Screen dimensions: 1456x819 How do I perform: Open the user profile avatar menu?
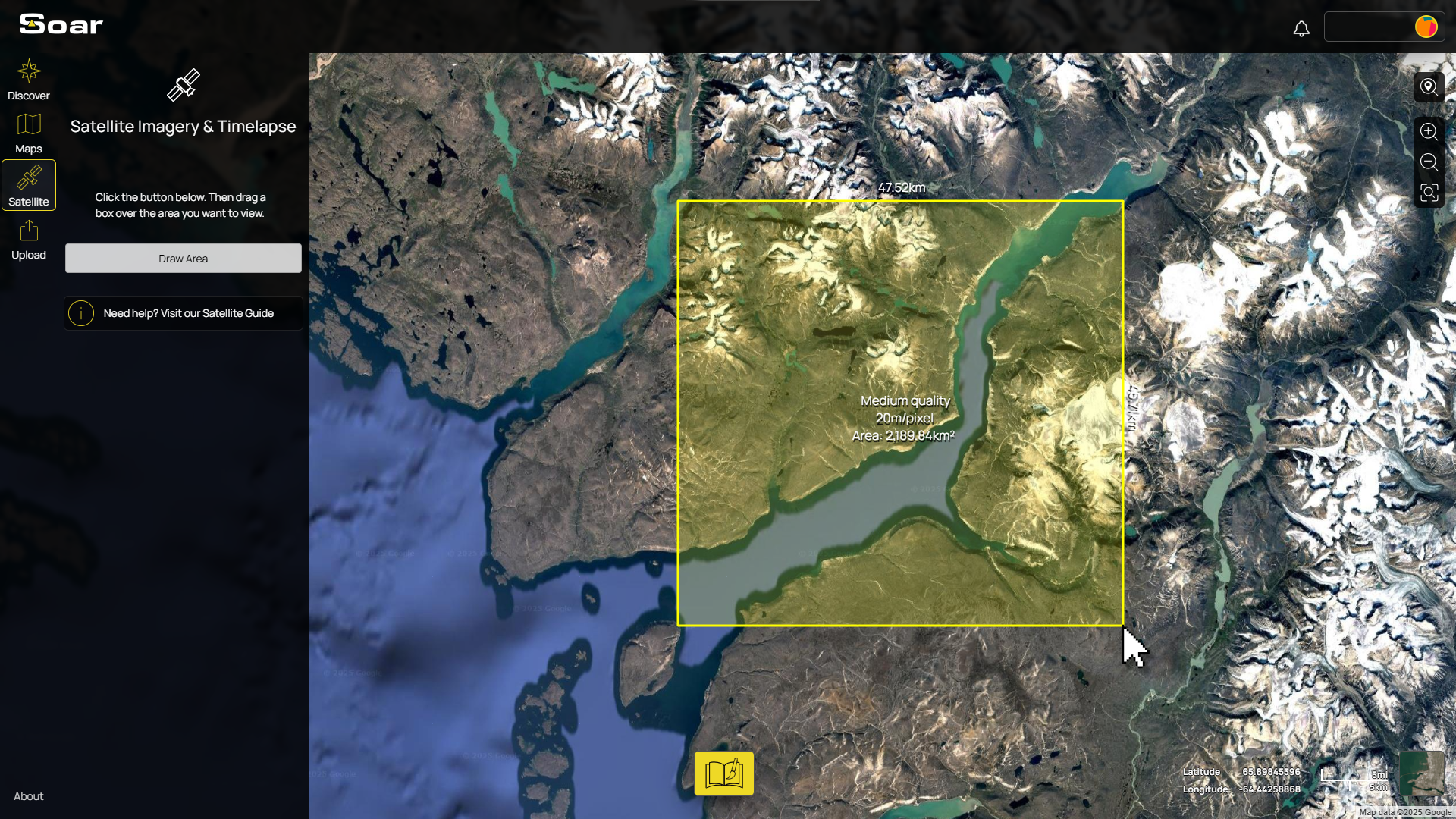pos(1426,27)
